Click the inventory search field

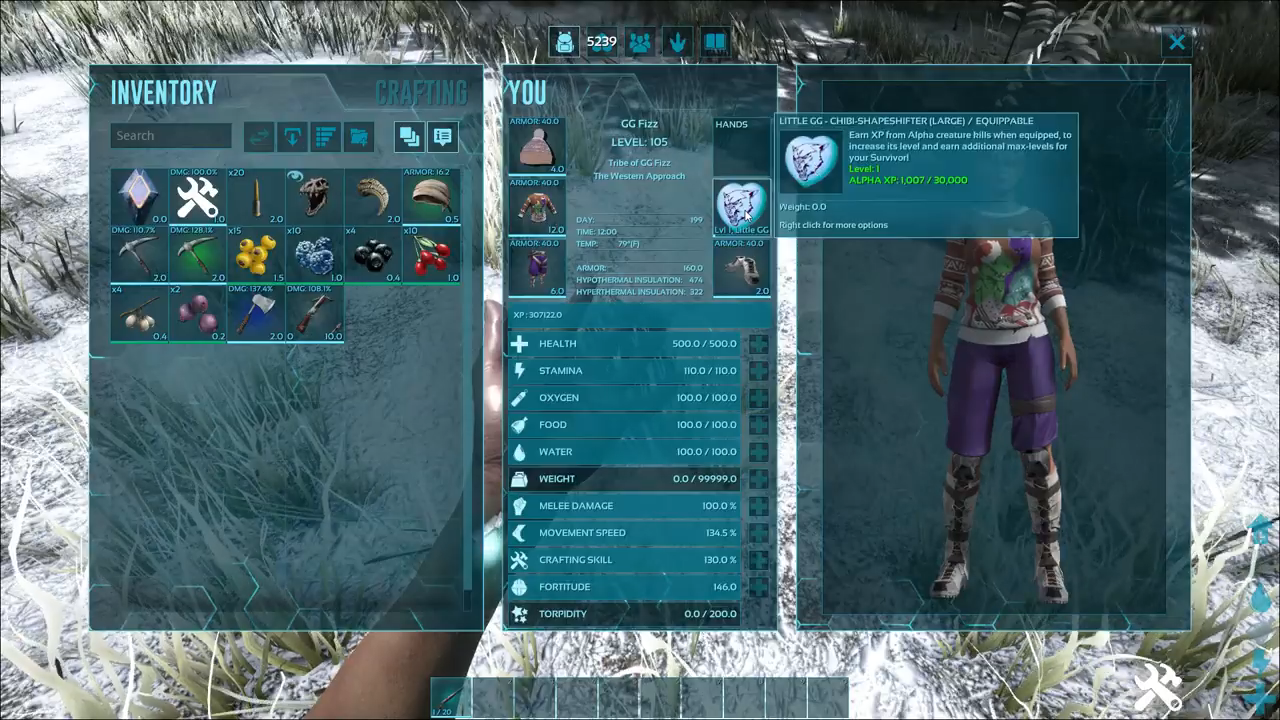click(x=171, y=136)
